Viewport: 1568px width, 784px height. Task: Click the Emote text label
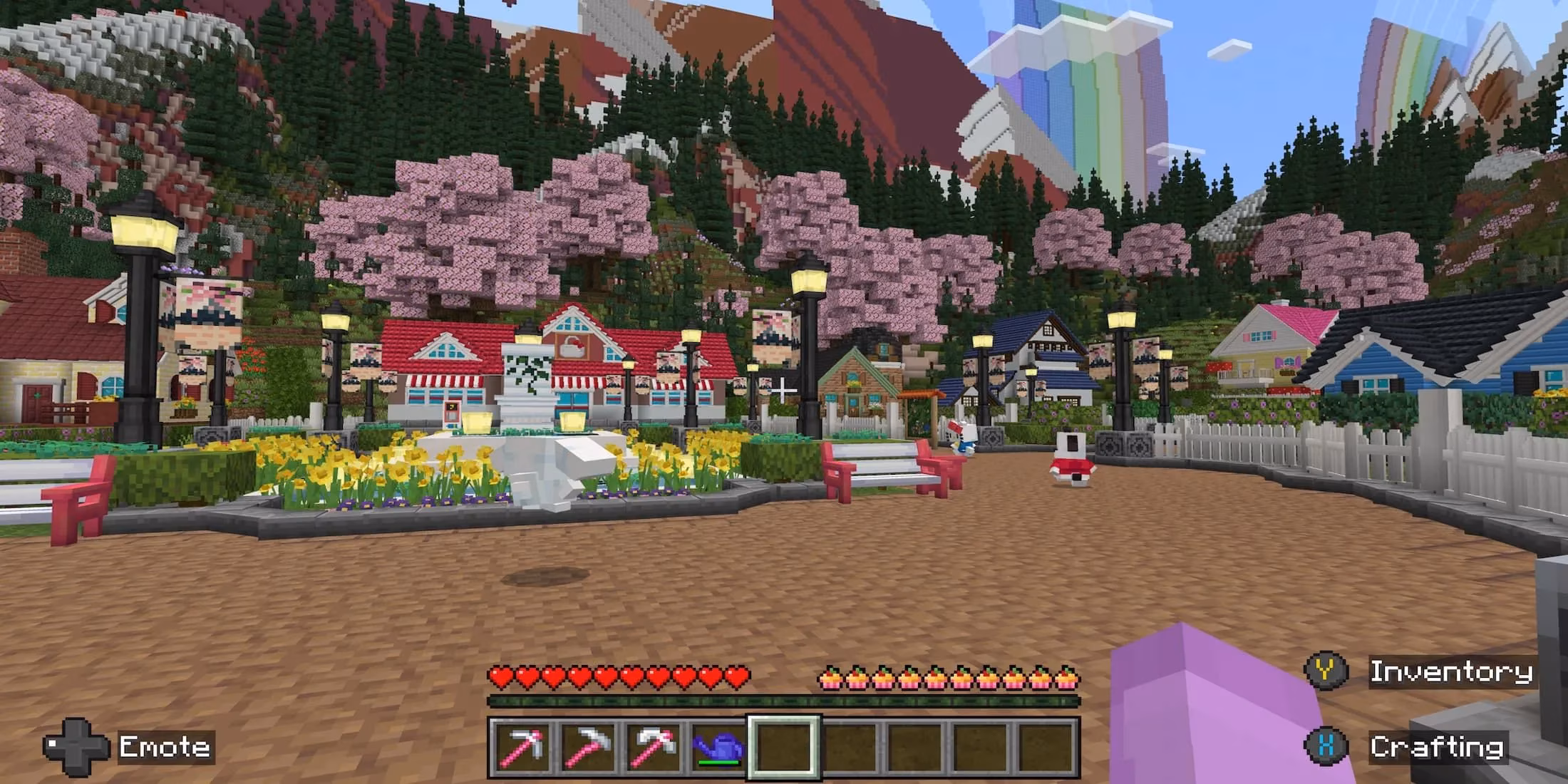point(164,747)
